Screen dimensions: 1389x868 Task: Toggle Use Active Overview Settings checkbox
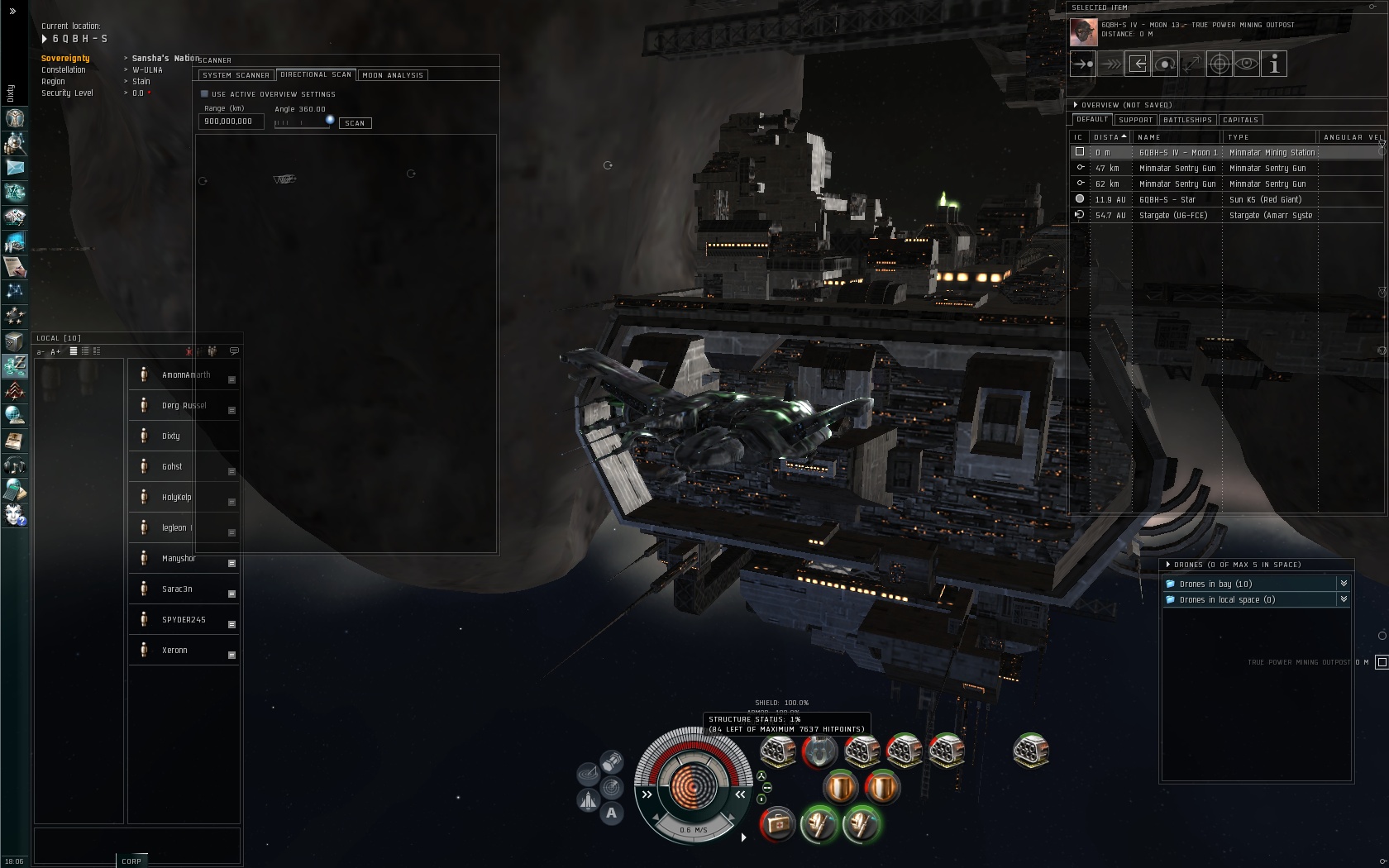(205, 94)
